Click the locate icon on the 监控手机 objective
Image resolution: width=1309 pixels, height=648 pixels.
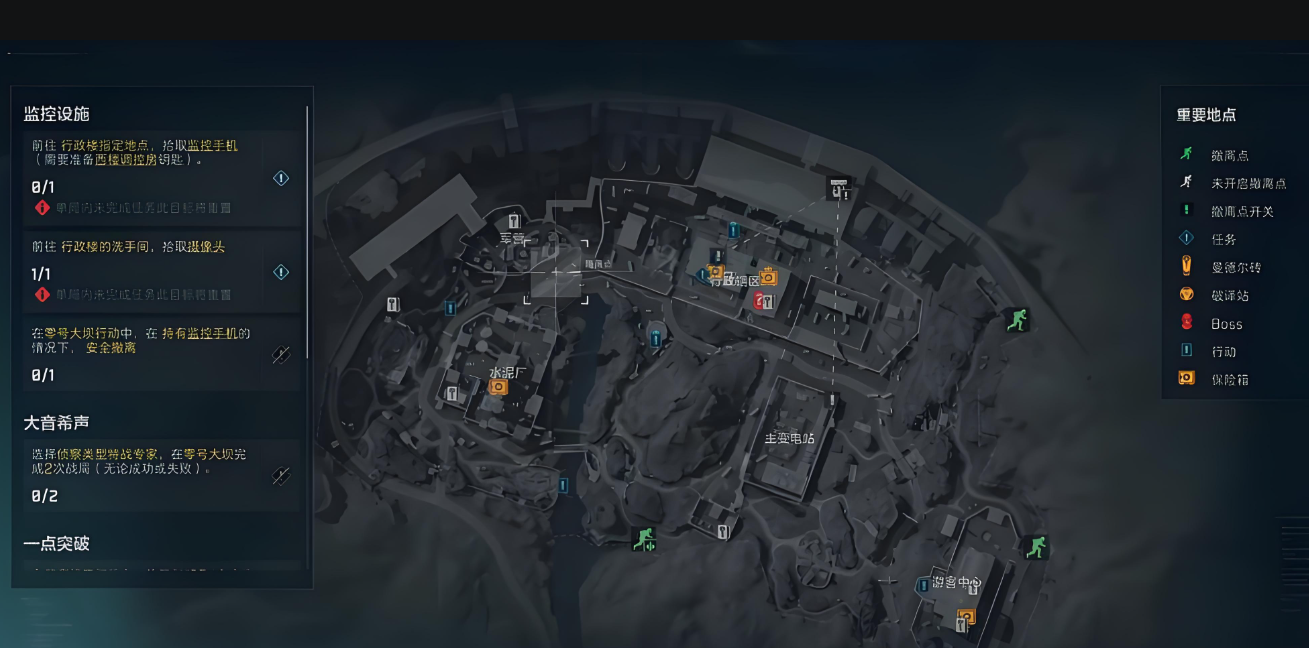tap(281, 178)
